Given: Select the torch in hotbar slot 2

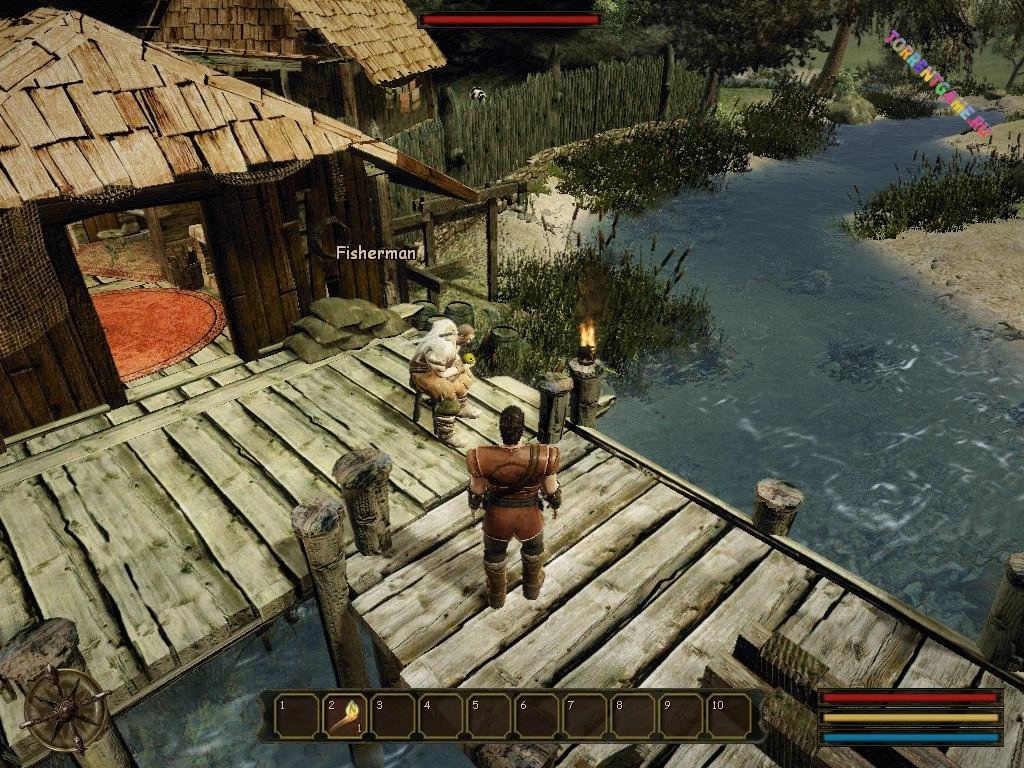Looking at the screenshot, I should 345,716.
